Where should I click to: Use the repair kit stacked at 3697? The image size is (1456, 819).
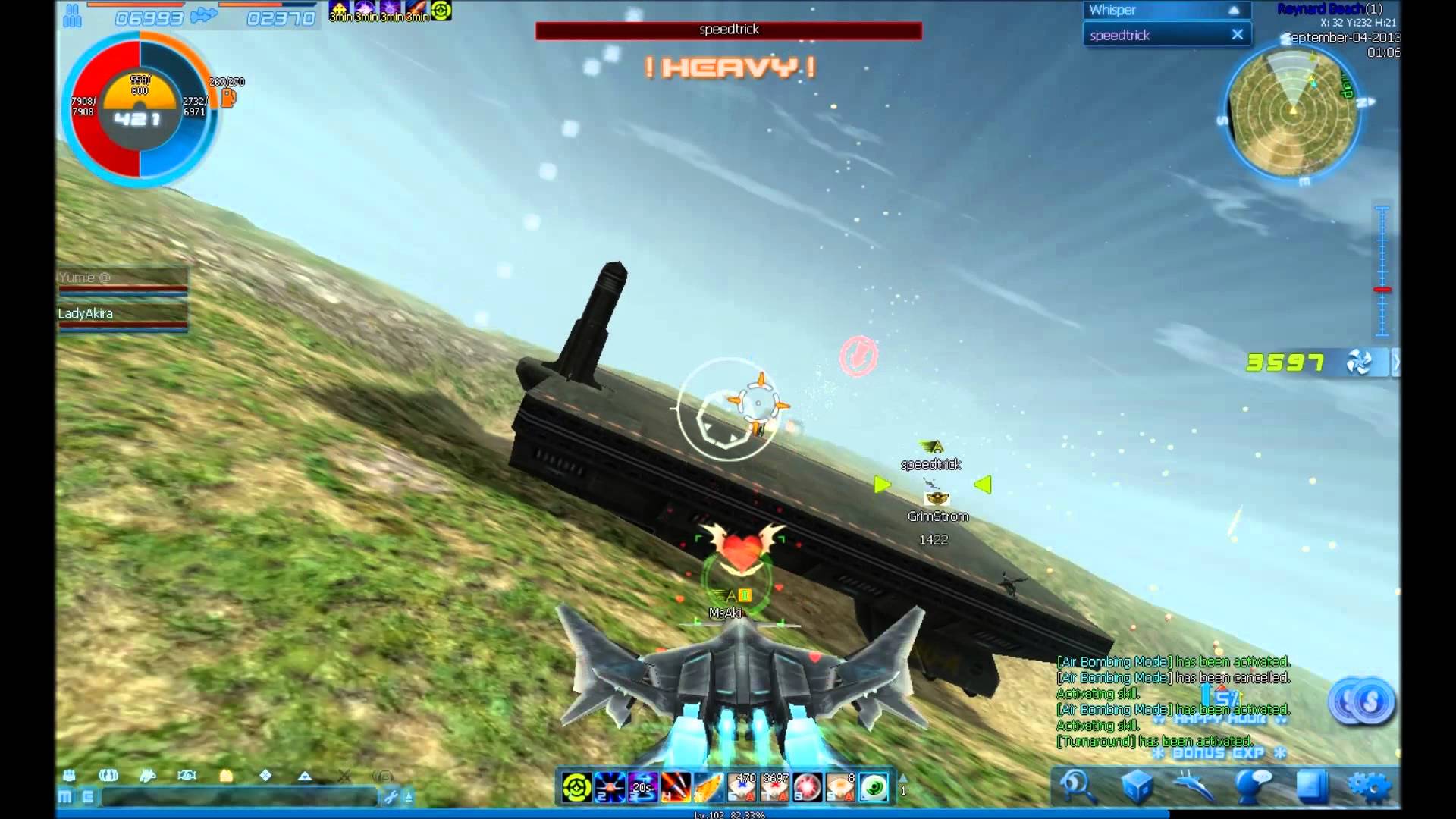point(774,788)
